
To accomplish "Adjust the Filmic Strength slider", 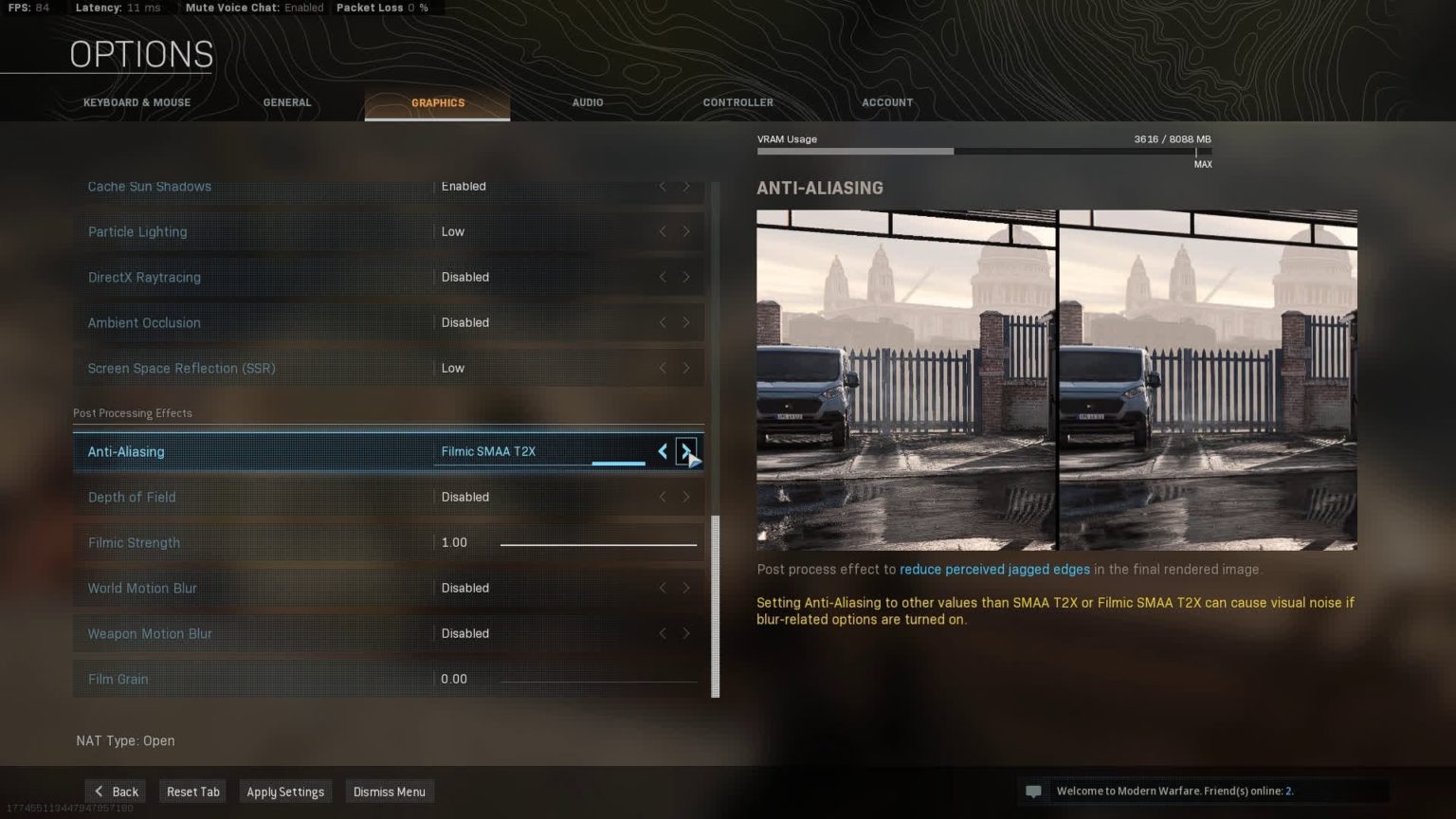I will (598, 544).
